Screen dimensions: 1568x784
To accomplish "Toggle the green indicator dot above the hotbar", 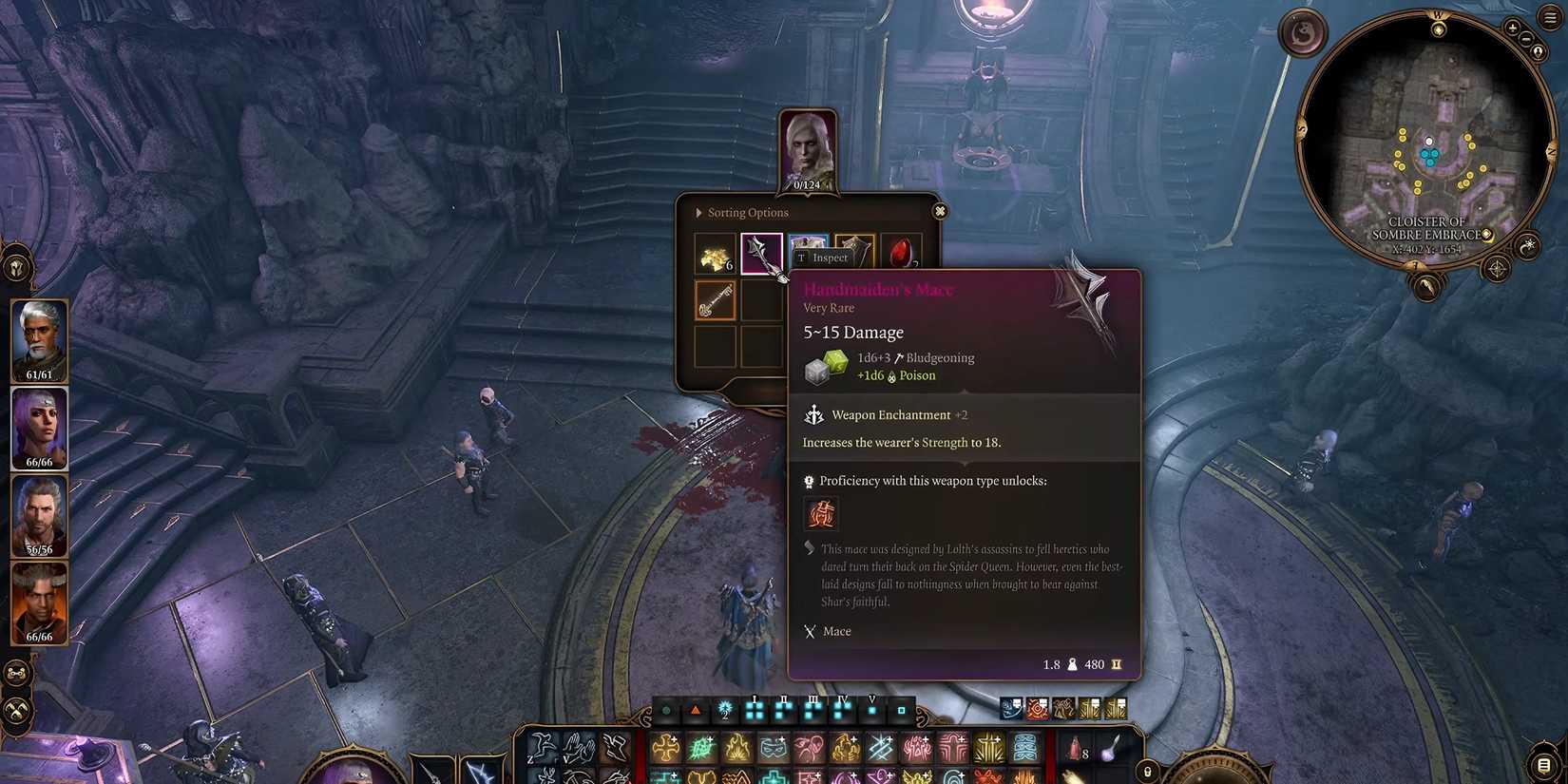I will tap(666, 709).
